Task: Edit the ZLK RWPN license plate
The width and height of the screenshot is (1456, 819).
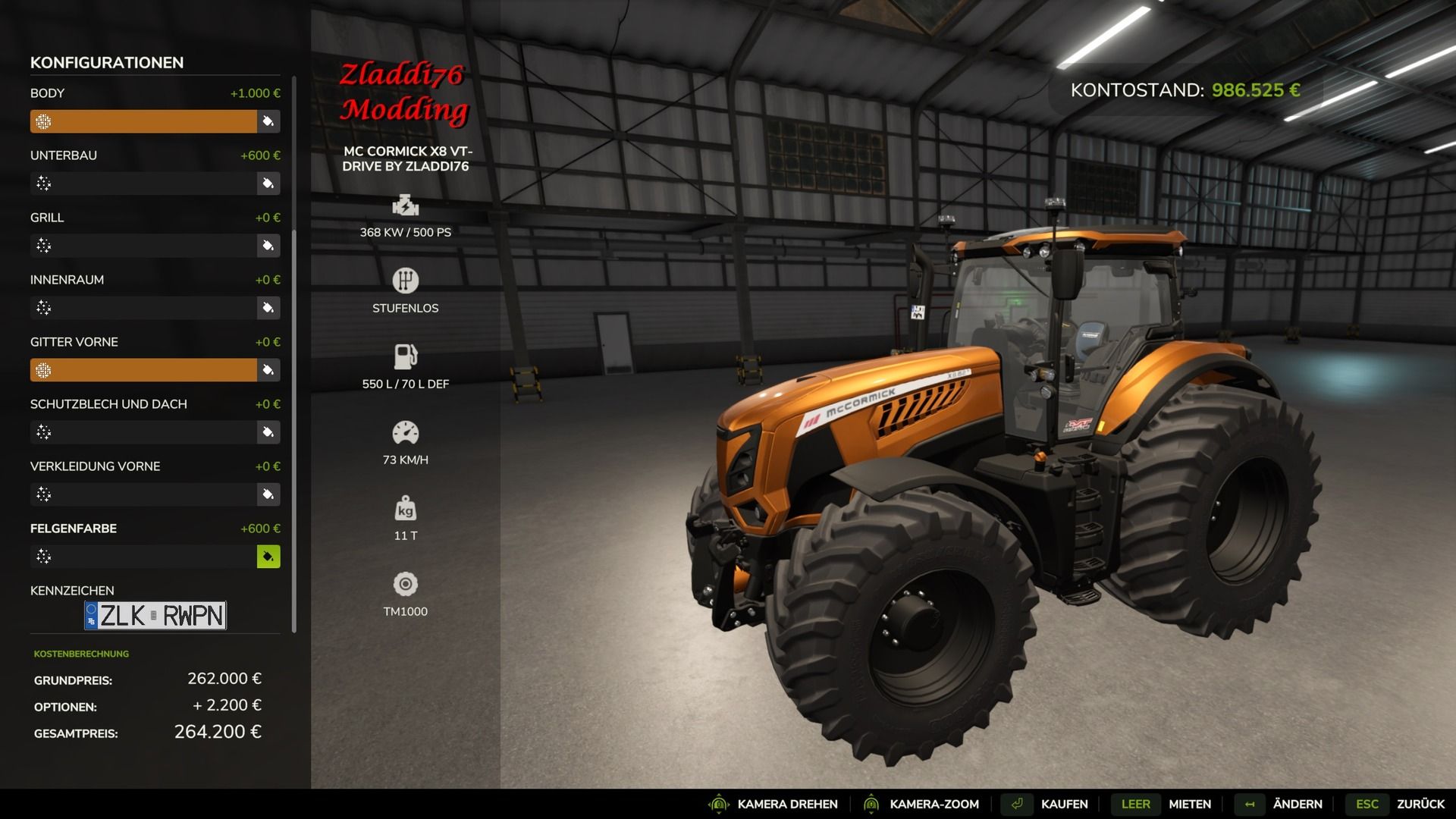Action: tap(155, 616)
